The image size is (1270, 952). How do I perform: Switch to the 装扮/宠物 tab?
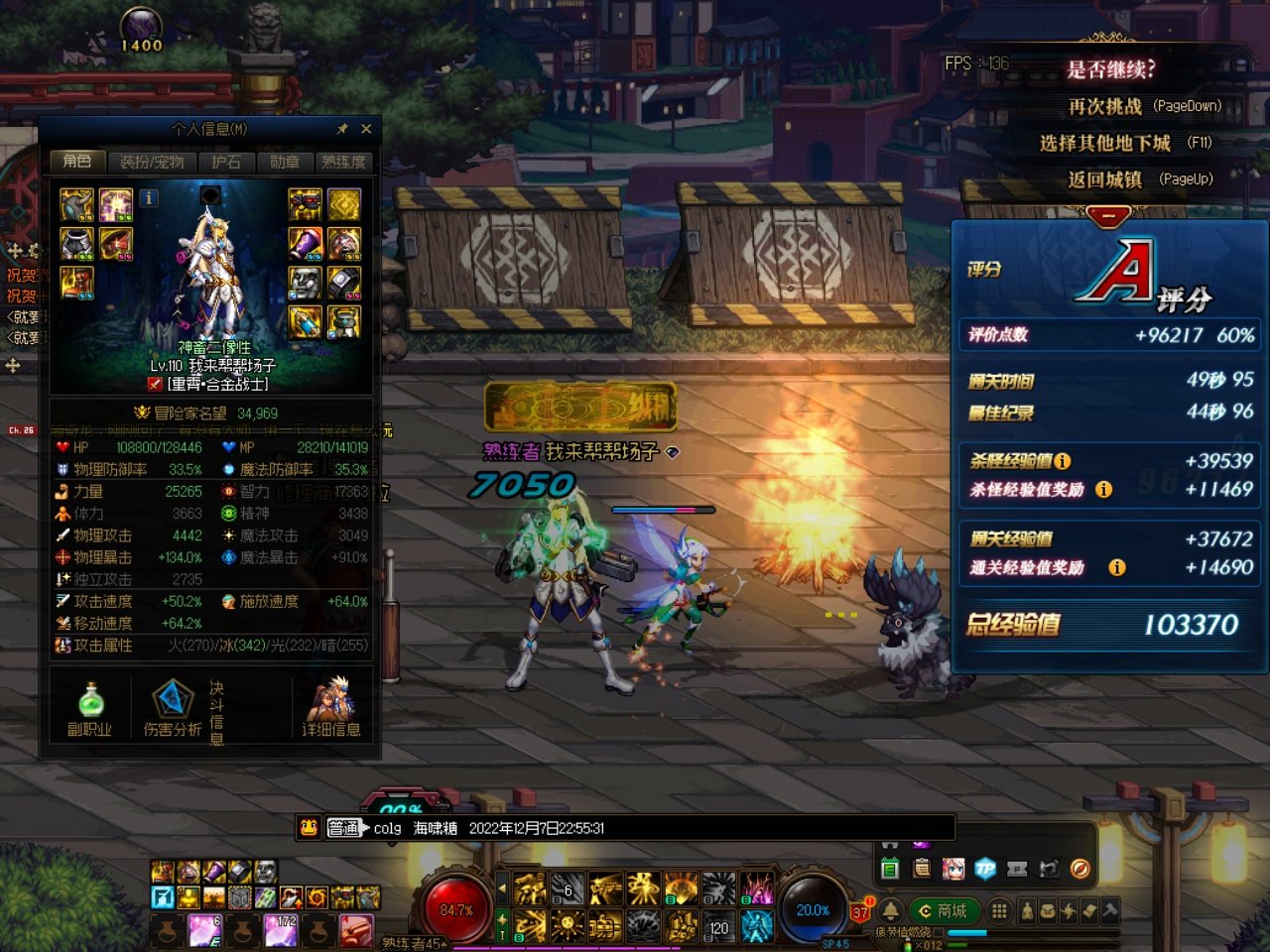152,162
